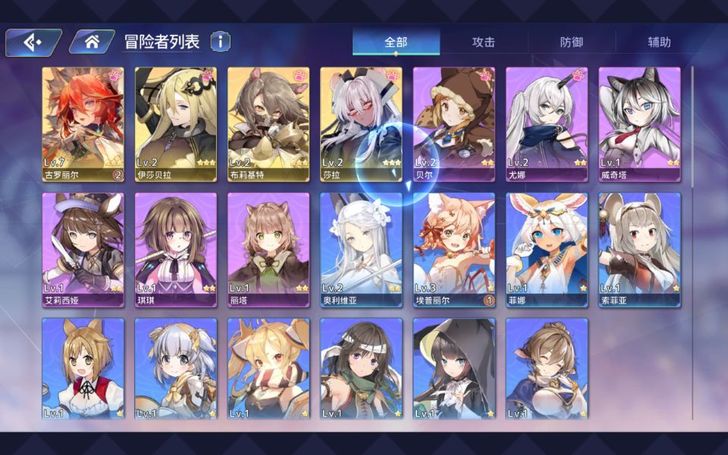This screenshot has width=728, height=455.
Task: Select the 埃普丽尔 character card
Action: [454, 248]
